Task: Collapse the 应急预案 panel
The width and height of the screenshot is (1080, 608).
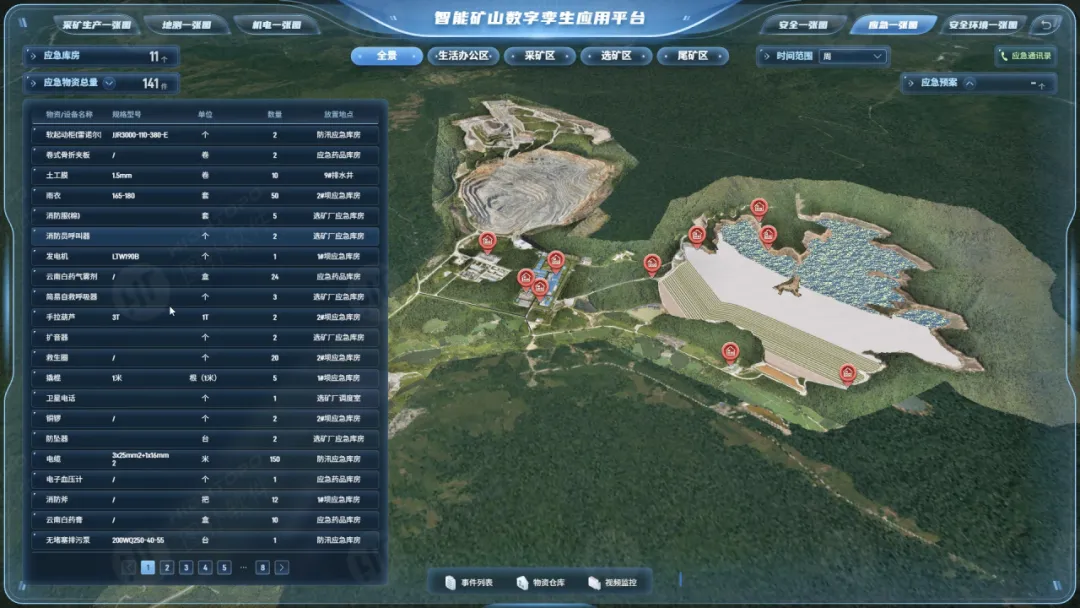Action: click(969, 84)
